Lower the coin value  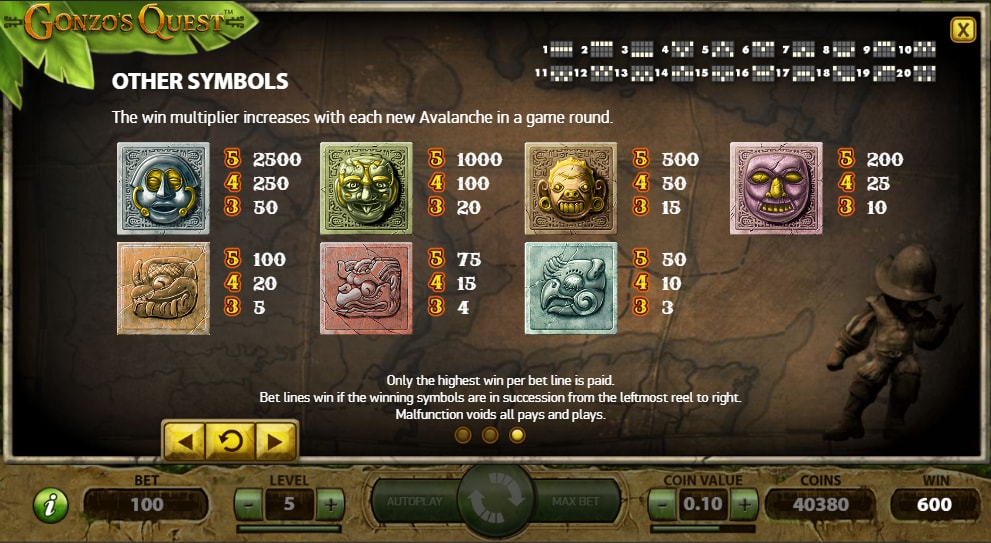point(663,505)
